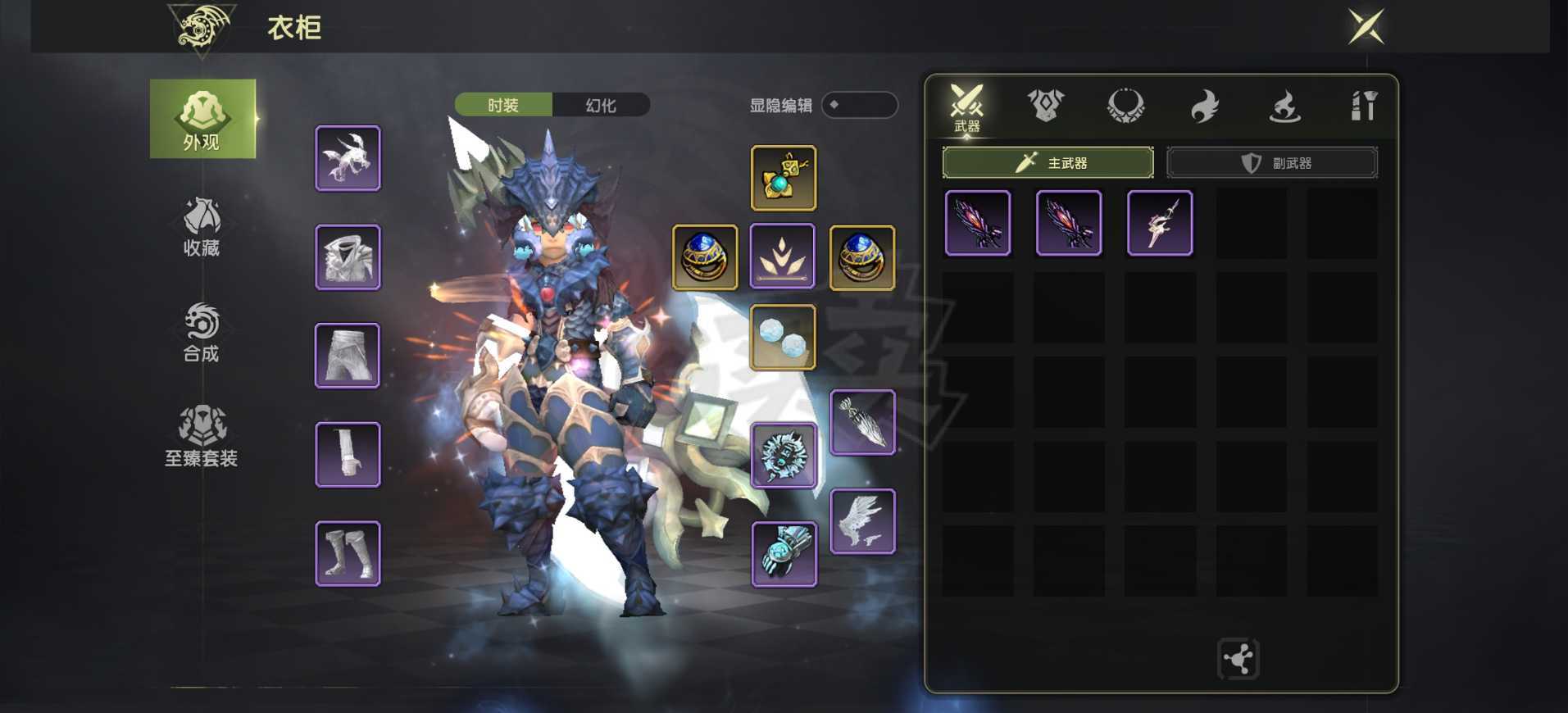This screenshot has width=1568, height=713.
Task: Select the white spear weapon in the list
Action: [1159, 223]
